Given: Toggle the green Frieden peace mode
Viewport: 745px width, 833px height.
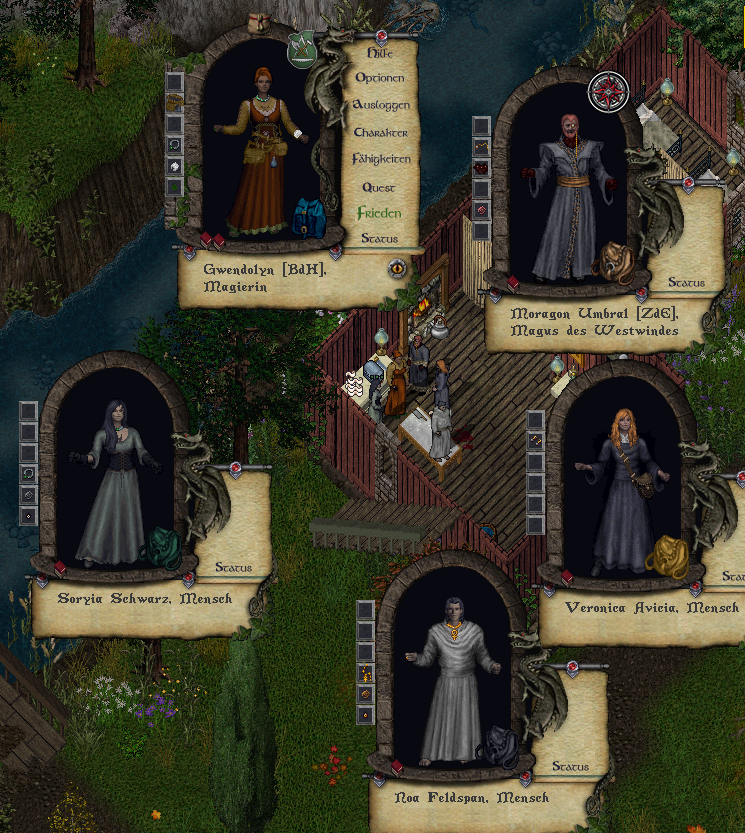Looking at the screenshot, I should pyautogui.click(x=380, y=213).
